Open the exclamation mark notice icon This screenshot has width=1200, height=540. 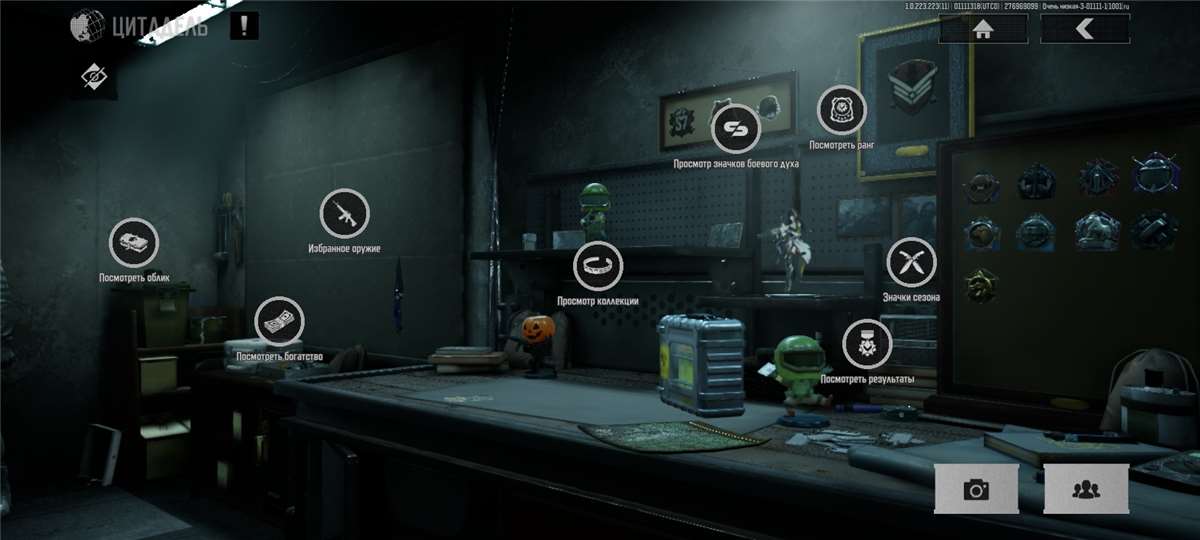click(x=244, y=26)
